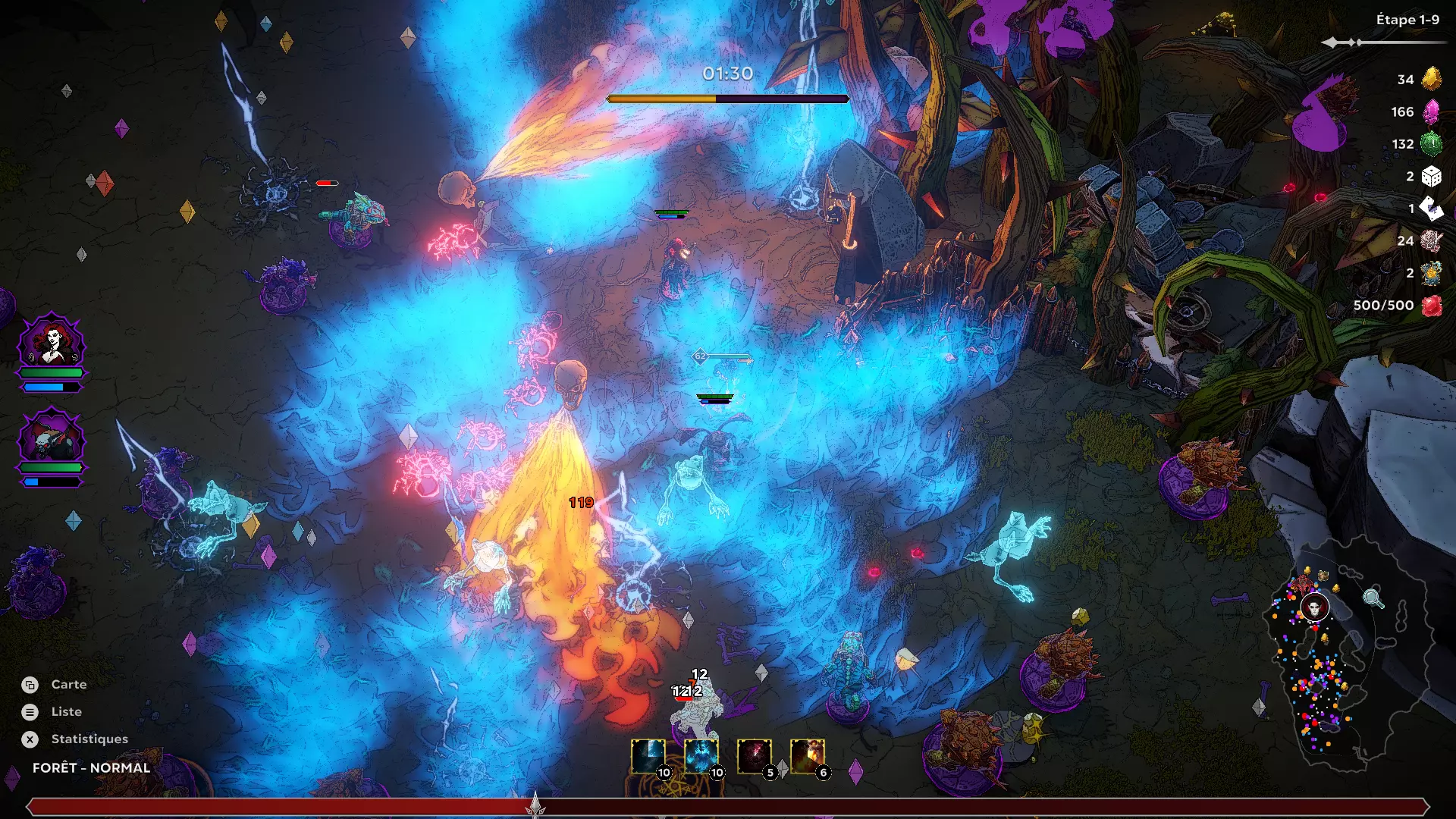
Task: Click the white dice reroll icon
Action: tap(1431, 177)
